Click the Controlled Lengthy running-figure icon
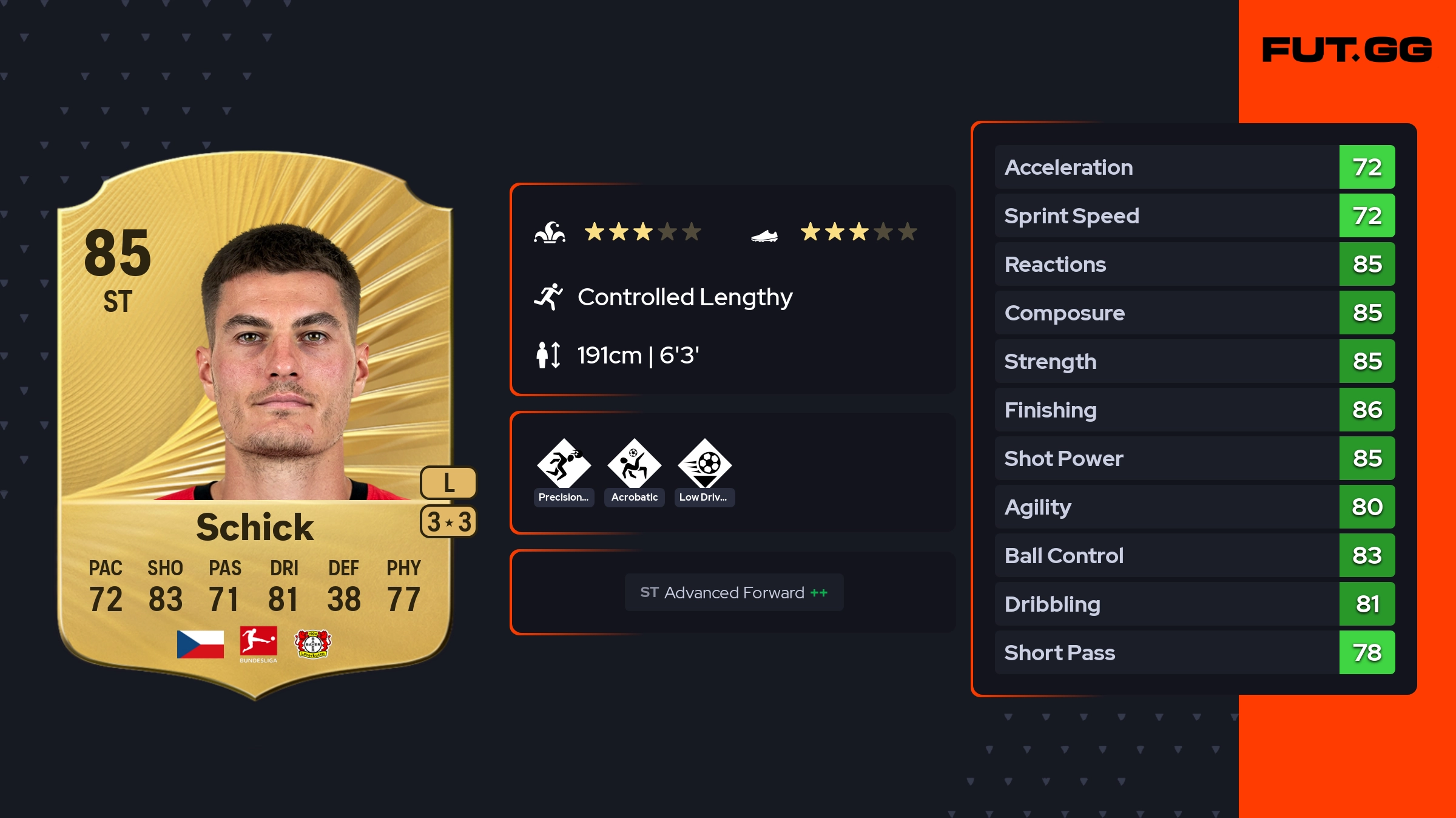Image resolution: width=1456 pixels, height=818 pixels. click(548, 297)
